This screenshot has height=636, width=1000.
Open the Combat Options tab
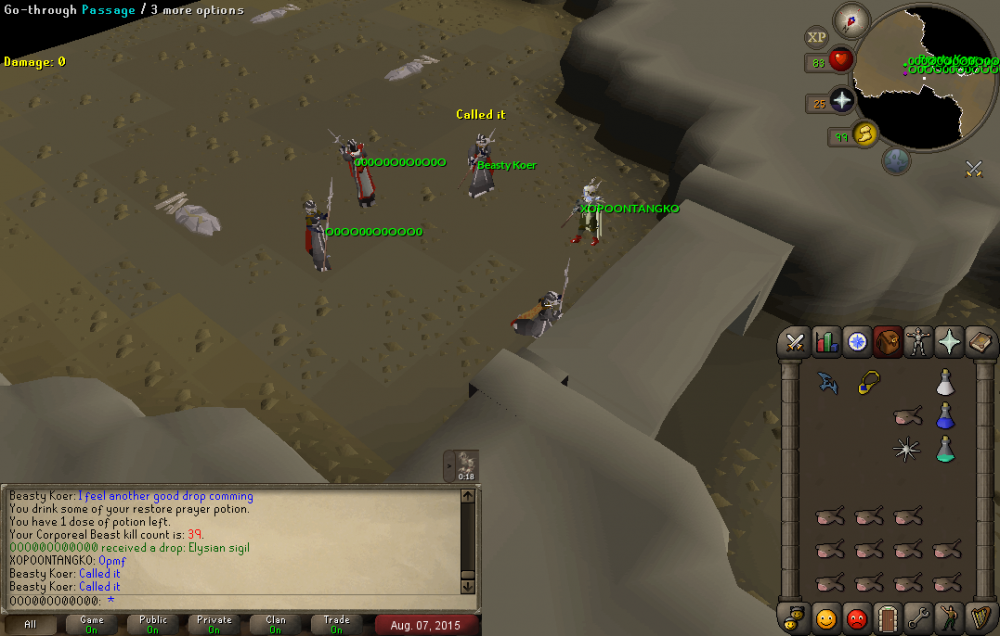pyautogui.click(x=795, y=343)
